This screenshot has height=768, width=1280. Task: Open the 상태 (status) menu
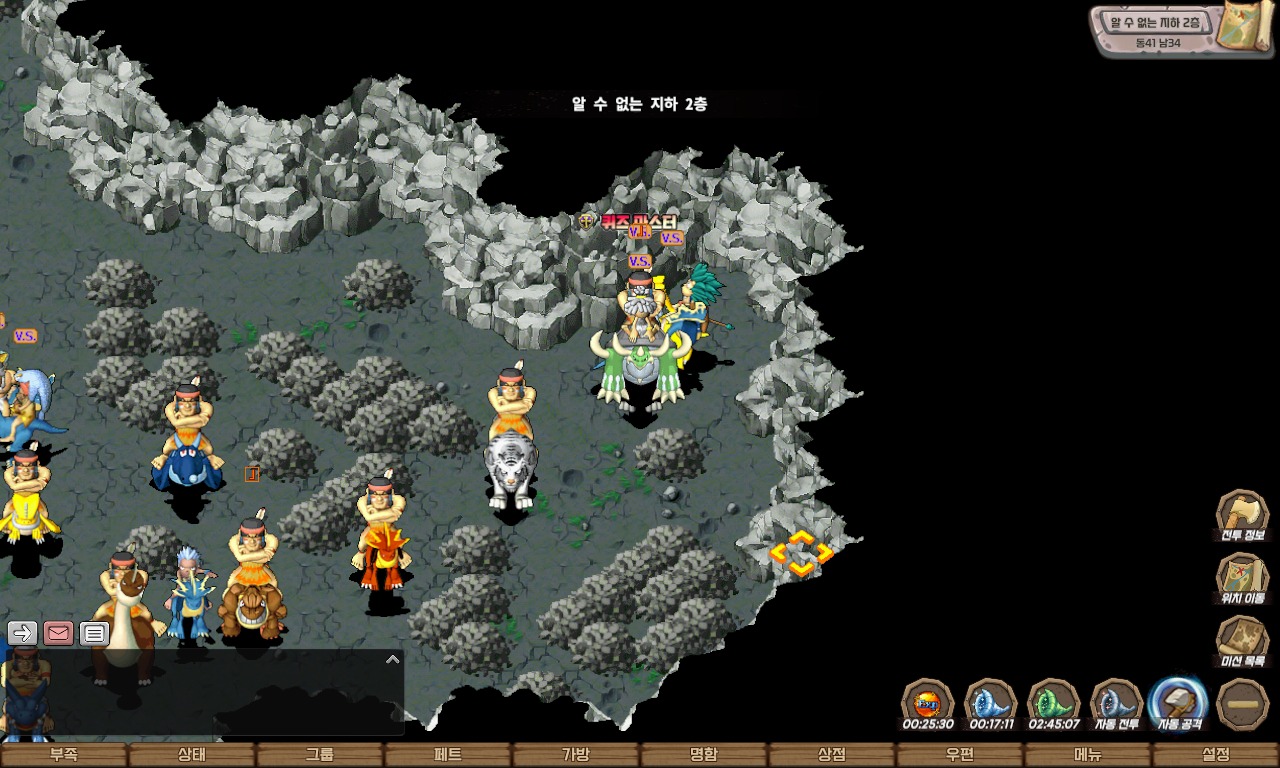[192, 755]
